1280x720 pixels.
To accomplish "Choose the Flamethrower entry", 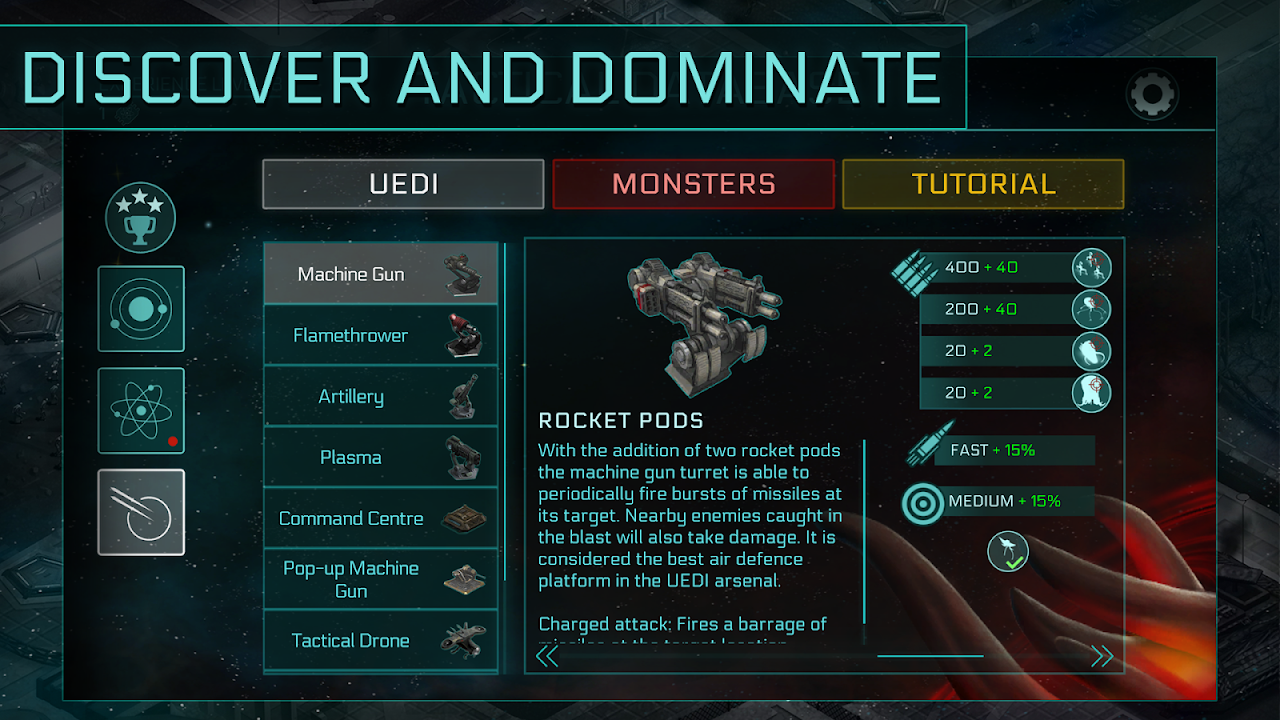I will click(x=380, y=335).
